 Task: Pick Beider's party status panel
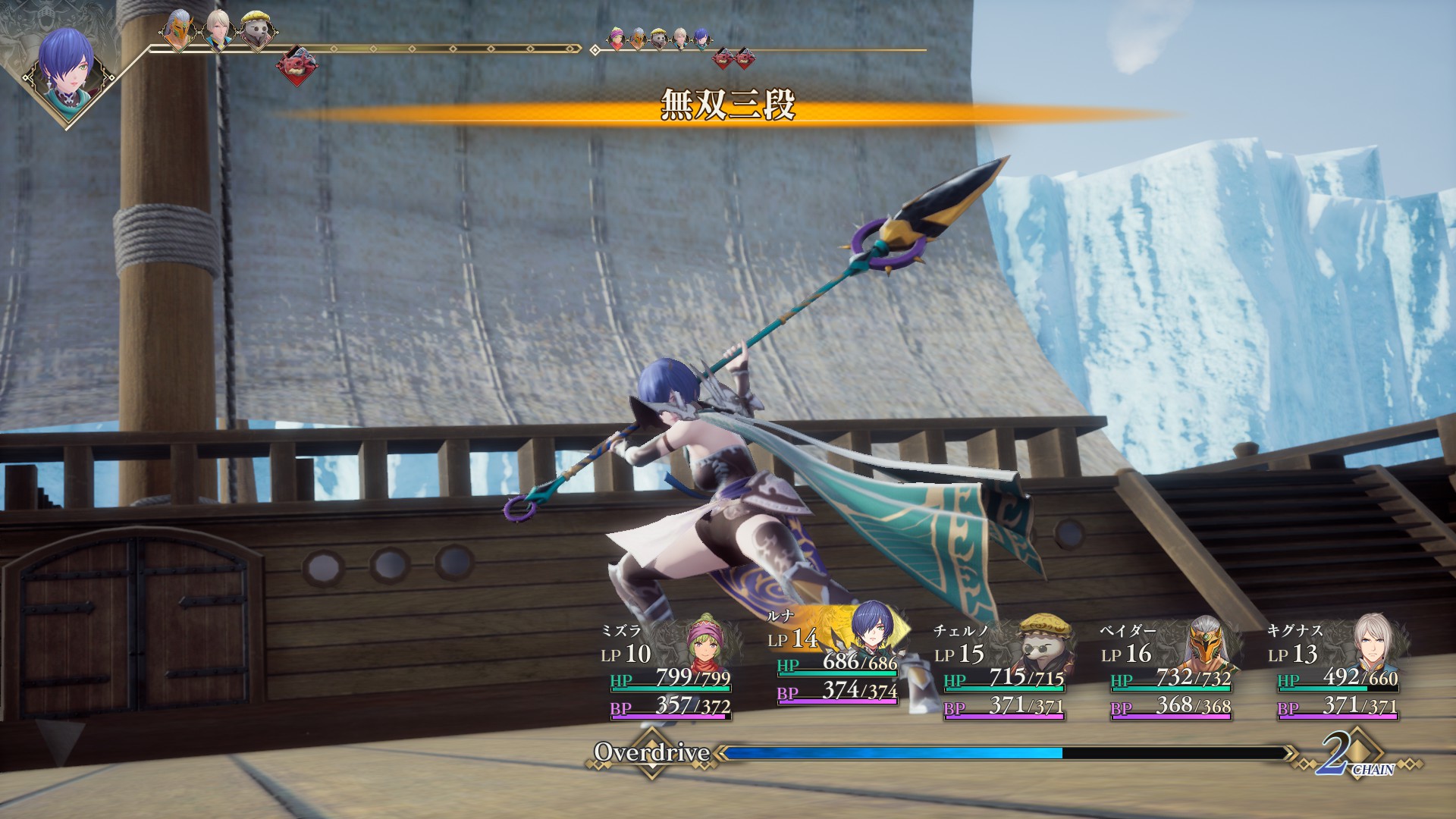(1168, 670)
